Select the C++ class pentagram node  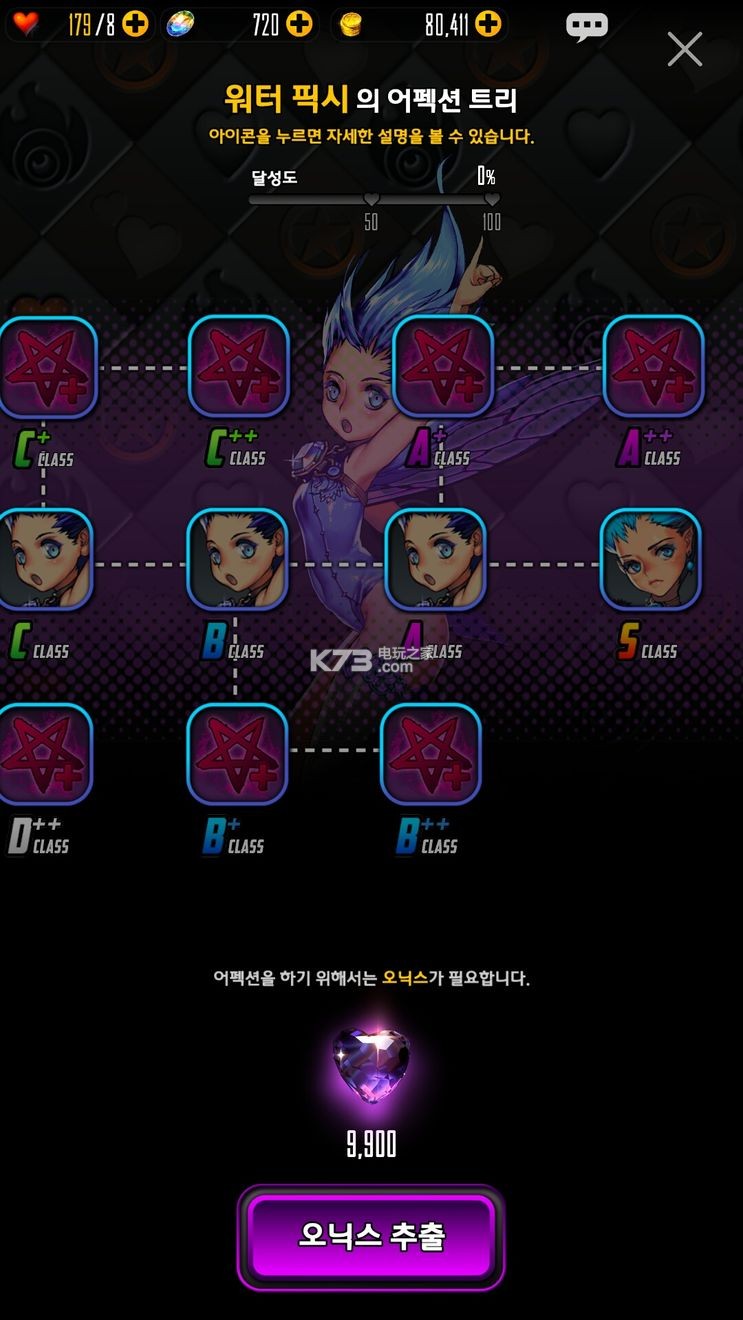(x=238, y=367)
